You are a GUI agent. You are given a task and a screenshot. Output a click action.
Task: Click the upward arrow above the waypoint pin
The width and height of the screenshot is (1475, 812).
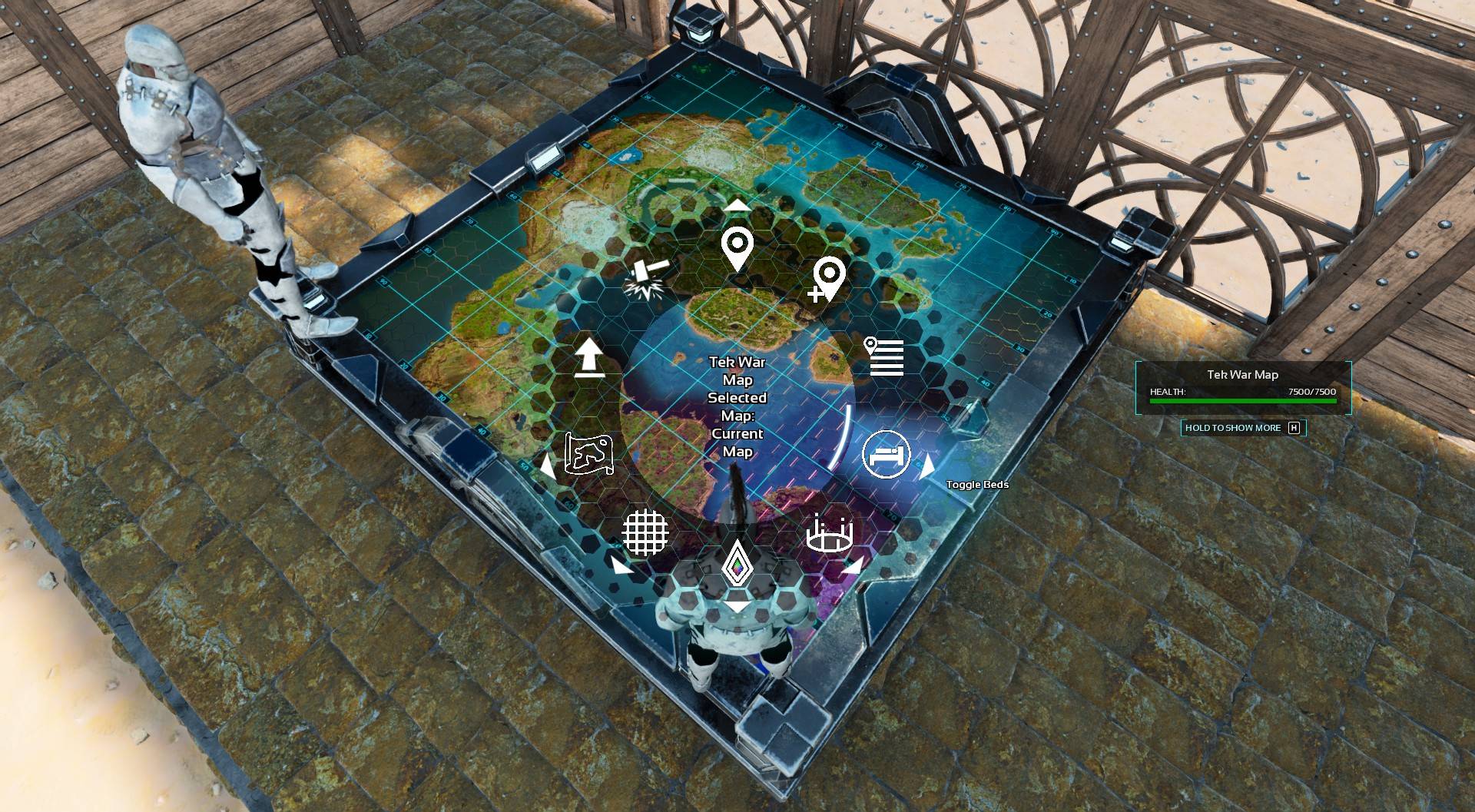736,204
